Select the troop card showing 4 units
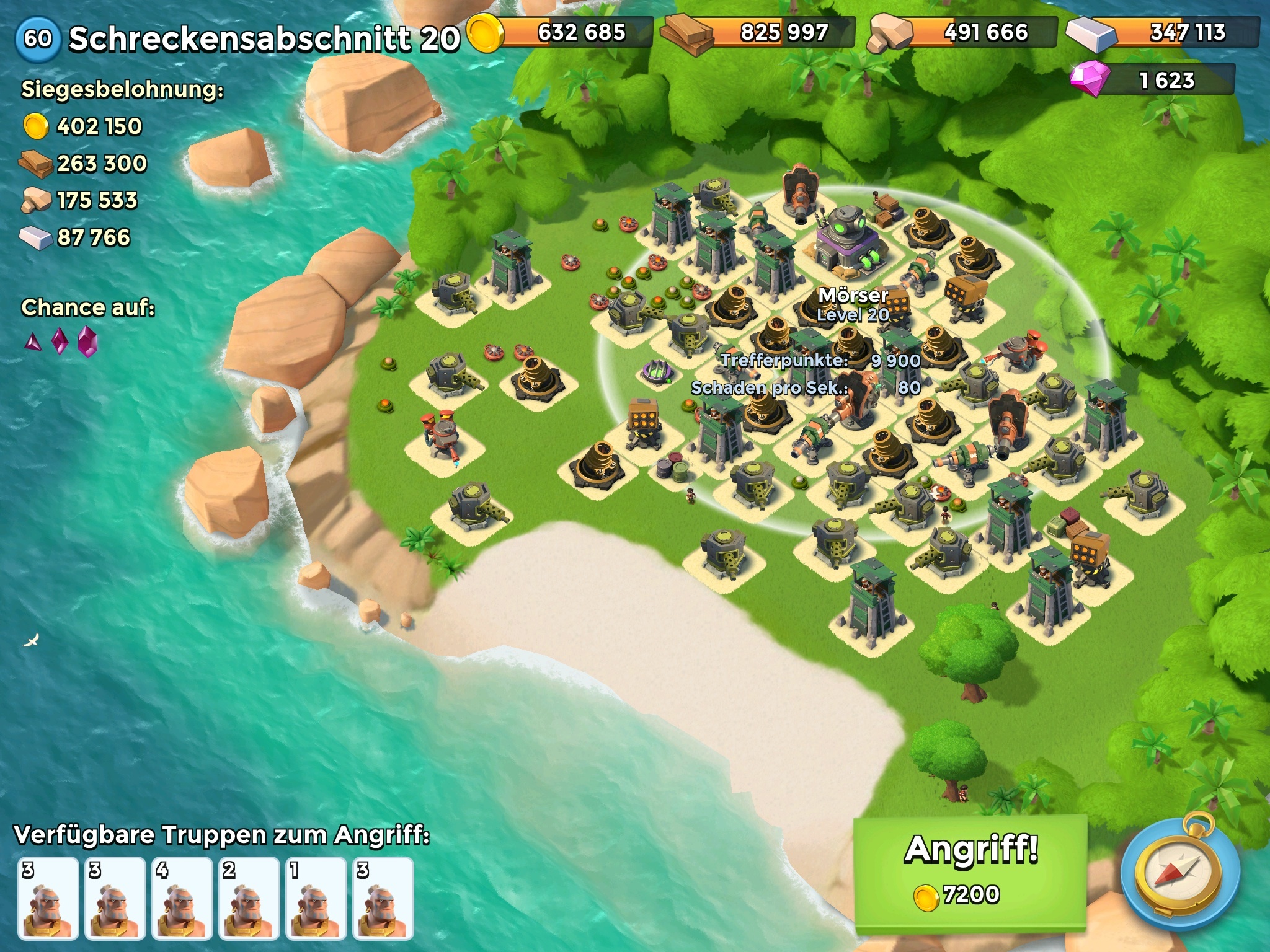The image size is (1270, 952). point(182,897)
